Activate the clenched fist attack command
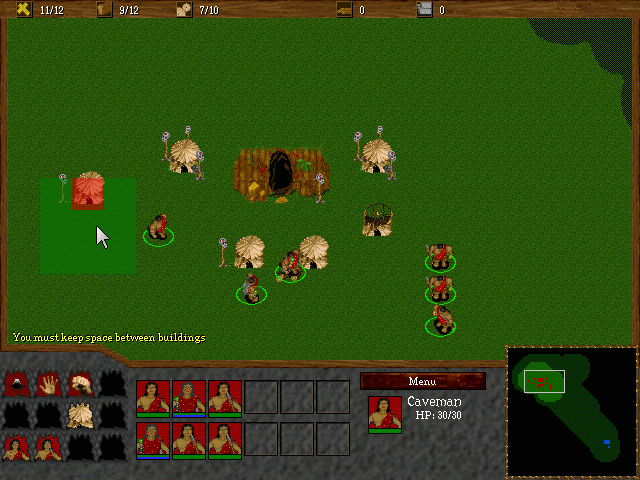Image resolution: width=640 pixels, height=480 pixels. (x=81, y=383)
